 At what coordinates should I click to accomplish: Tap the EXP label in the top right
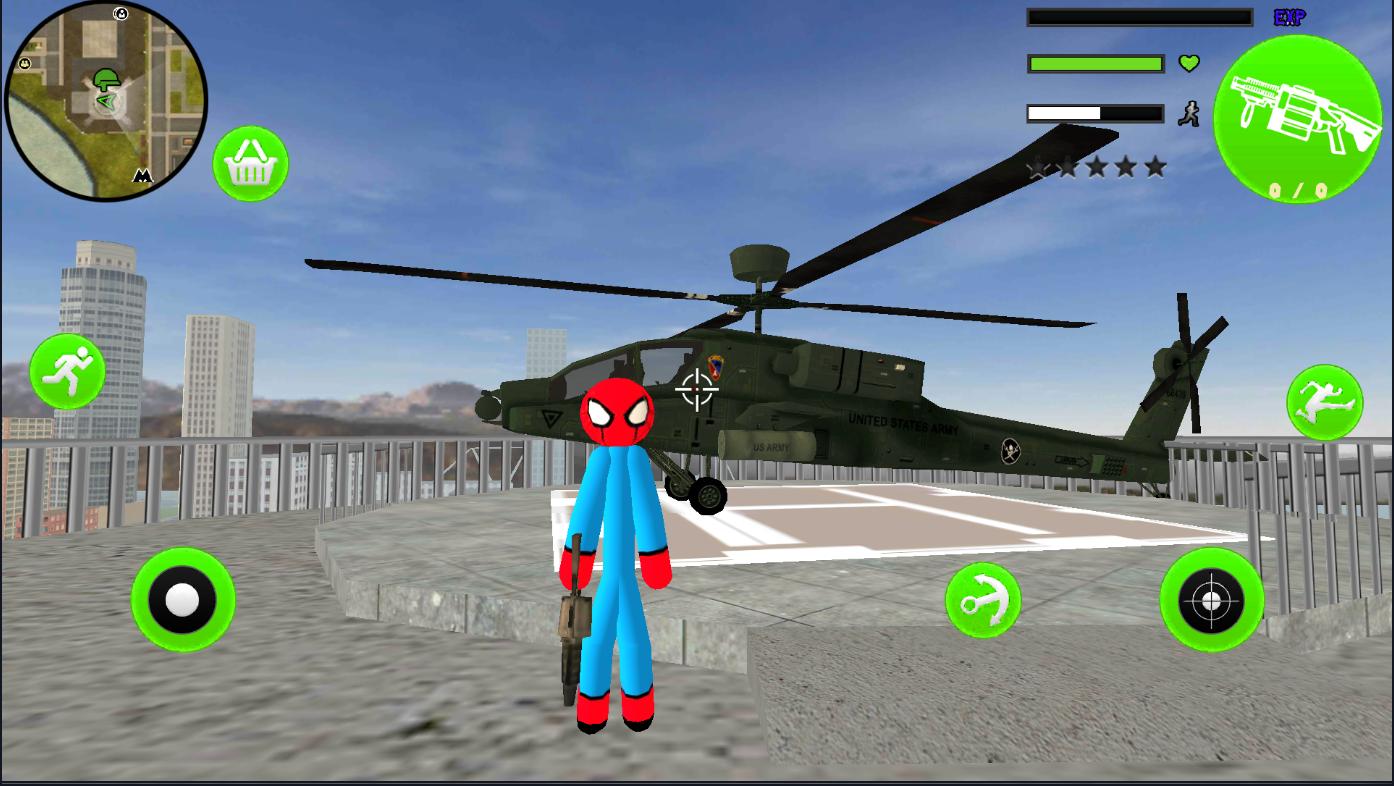1288,16
